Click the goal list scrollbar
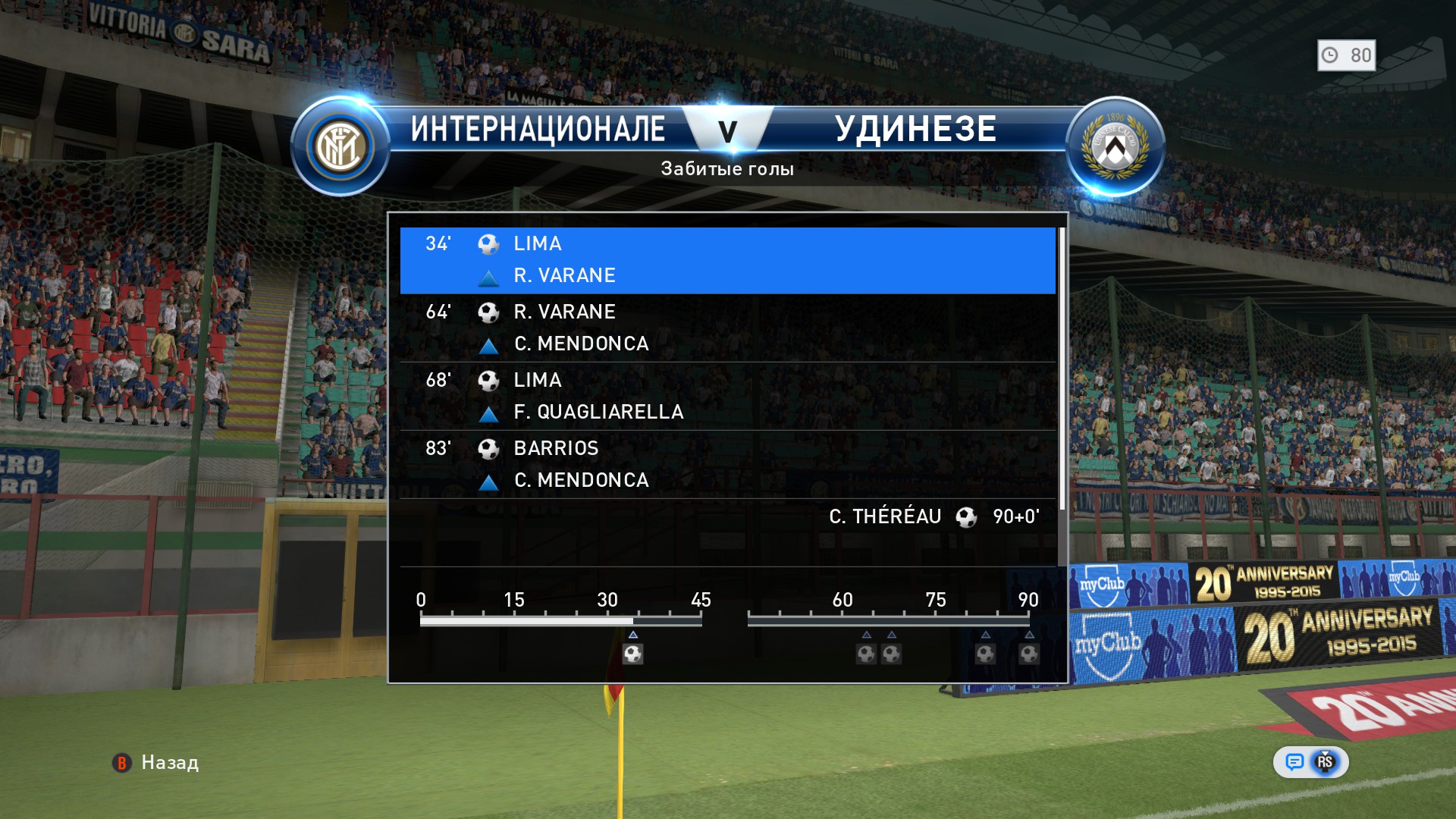The height and width of the screenshot is (819, 1456). (x=1062, y=369)
